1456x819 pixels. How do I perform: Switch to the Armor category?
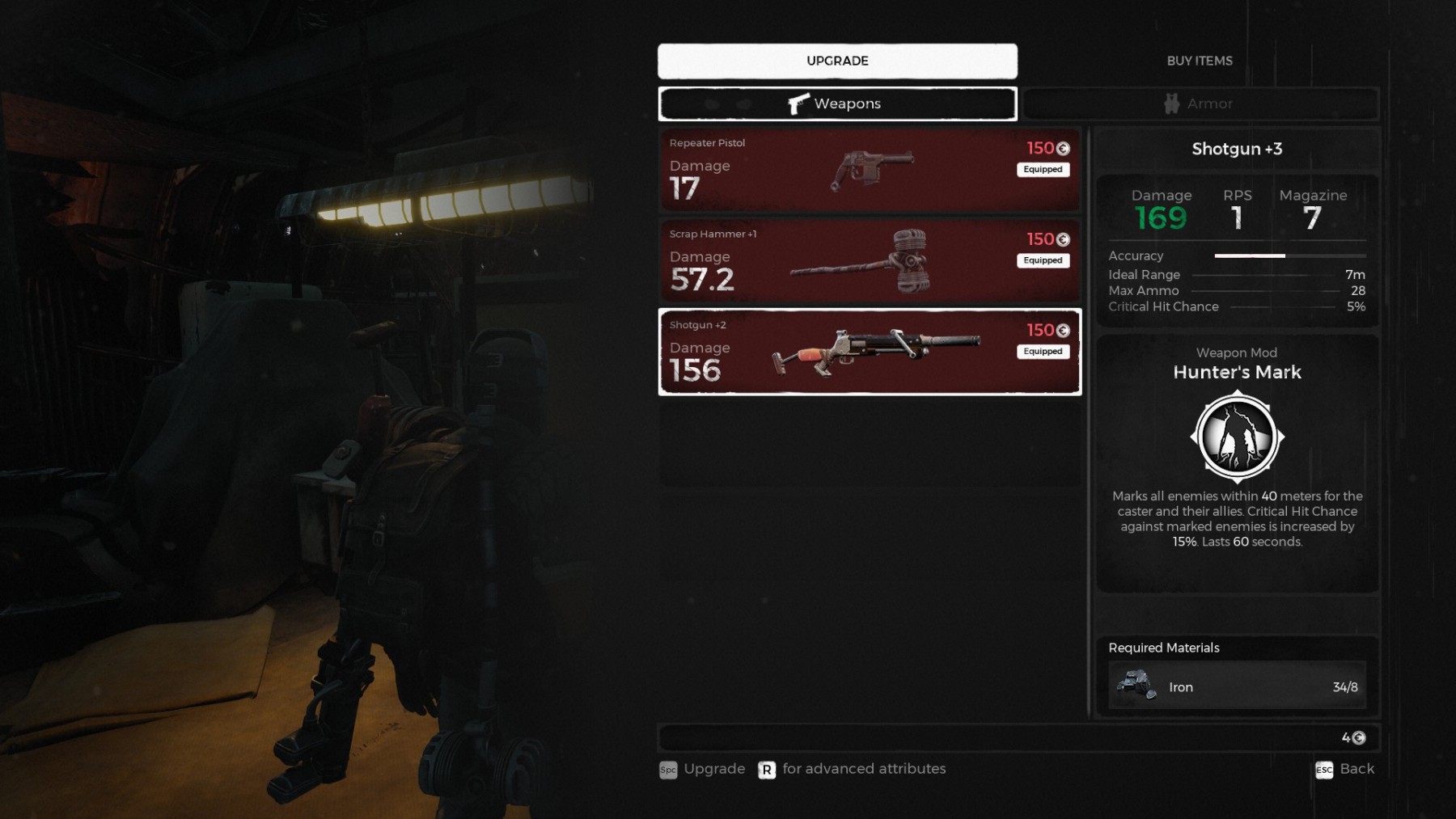[1200, 103]
